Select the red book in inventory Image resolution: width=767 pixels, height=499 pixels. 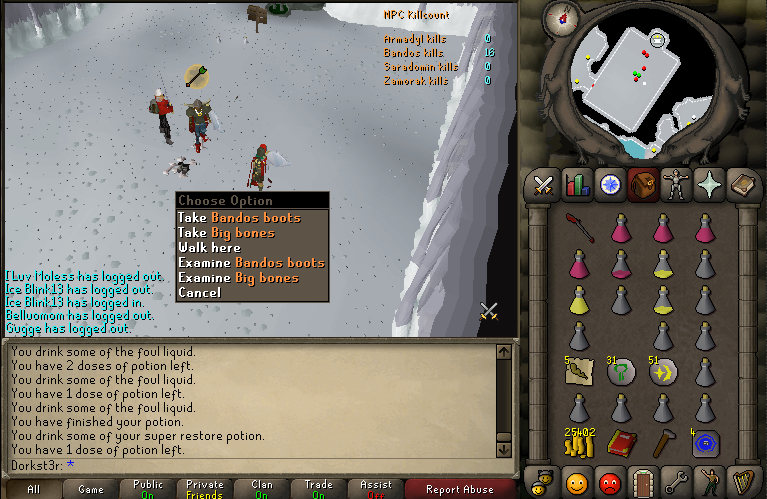[x=622, y=442]
